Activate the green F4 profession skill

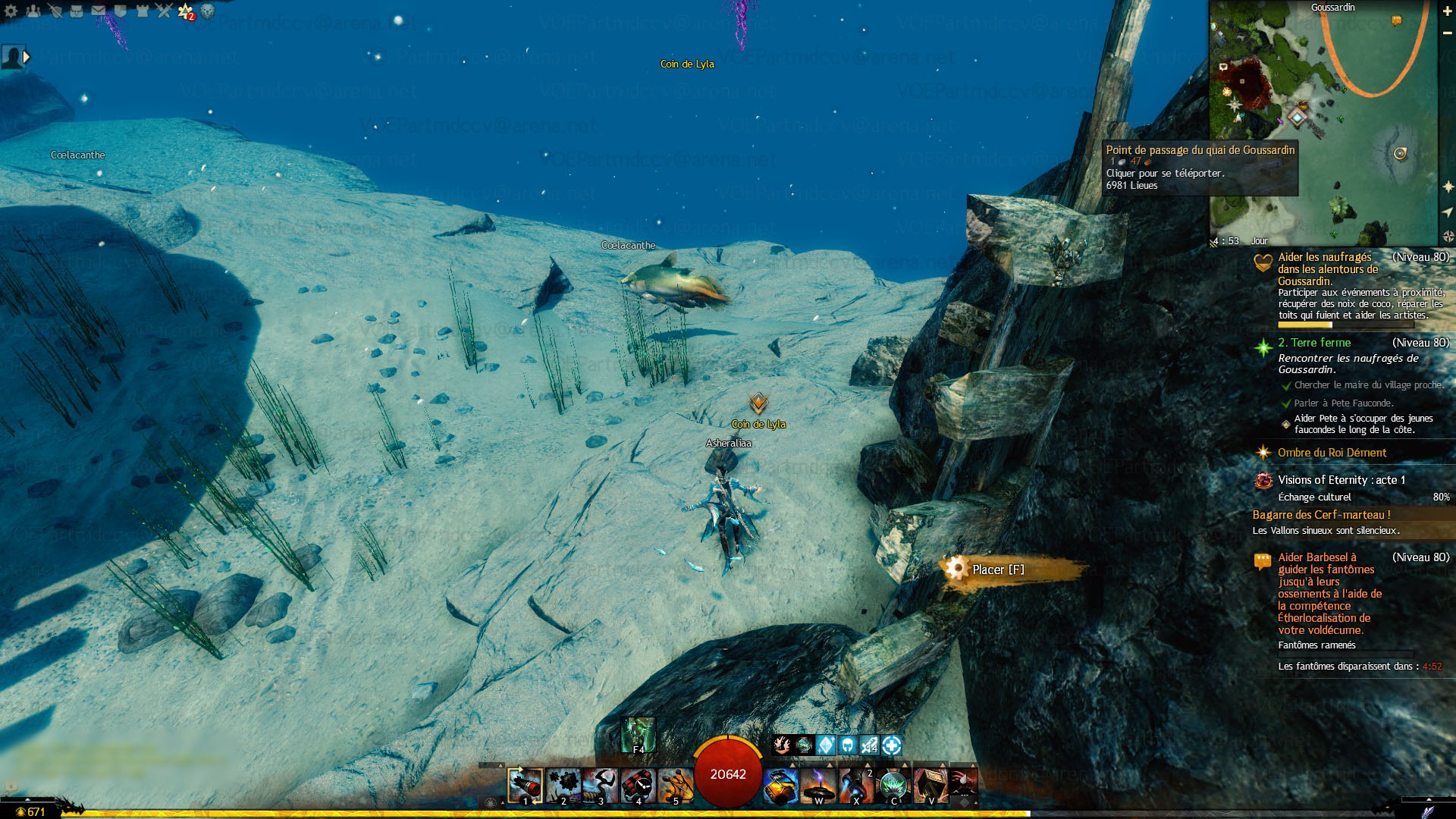638,734
